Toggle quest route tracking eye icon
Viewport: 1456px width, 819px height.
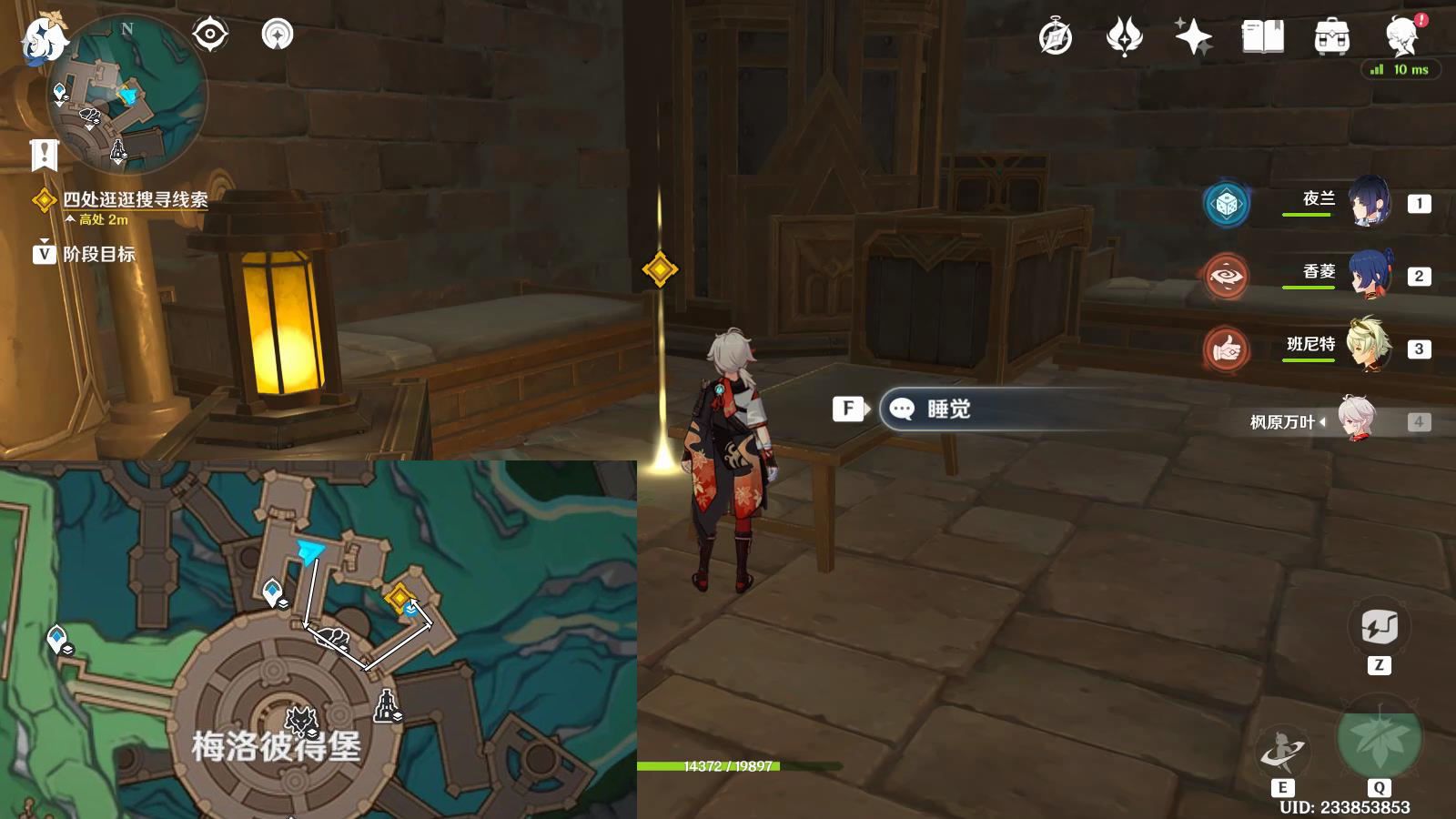[211, 33]
